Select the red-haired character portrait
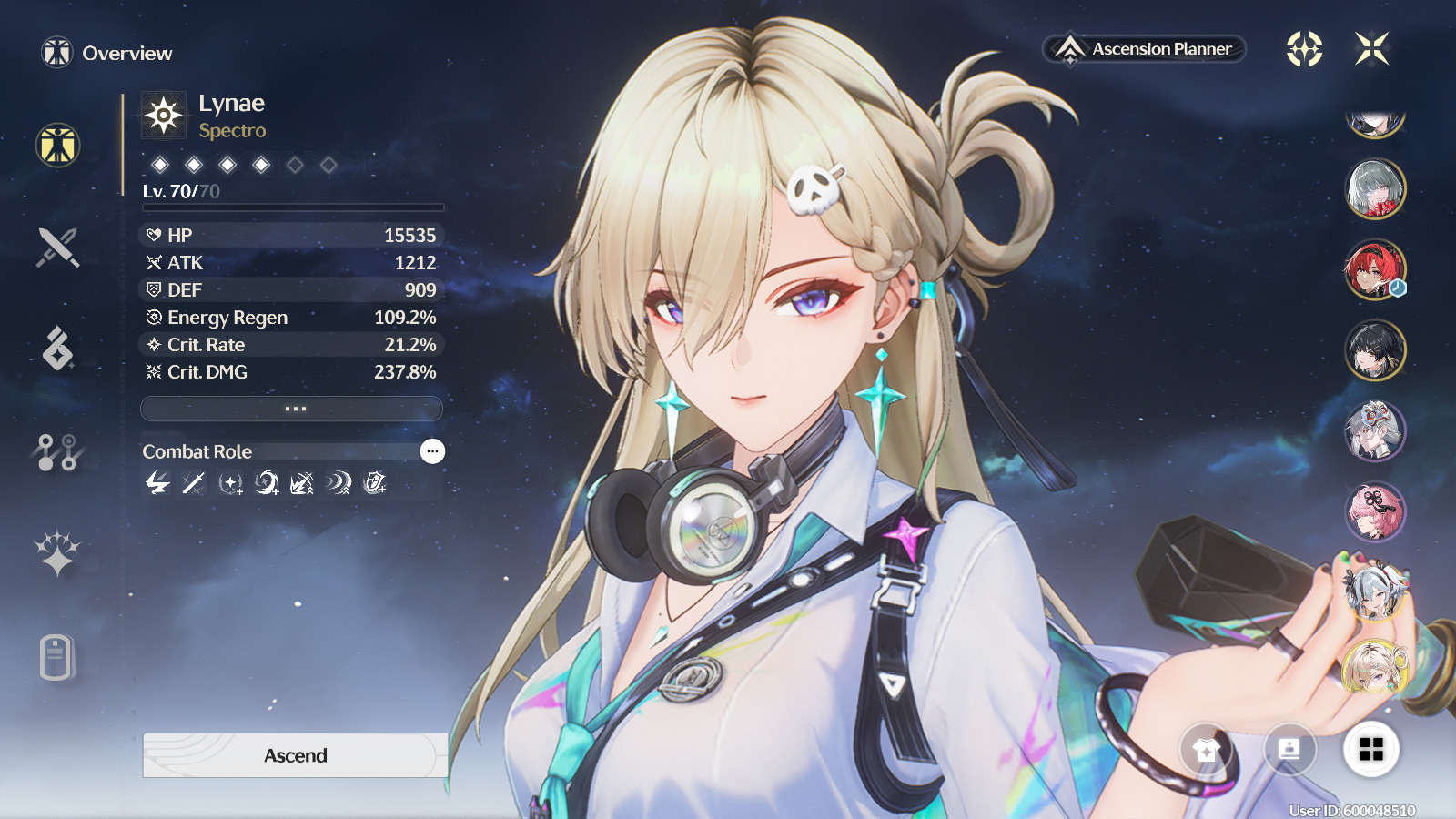Viewport: 1456px width, 819px height. point(1375,270)
